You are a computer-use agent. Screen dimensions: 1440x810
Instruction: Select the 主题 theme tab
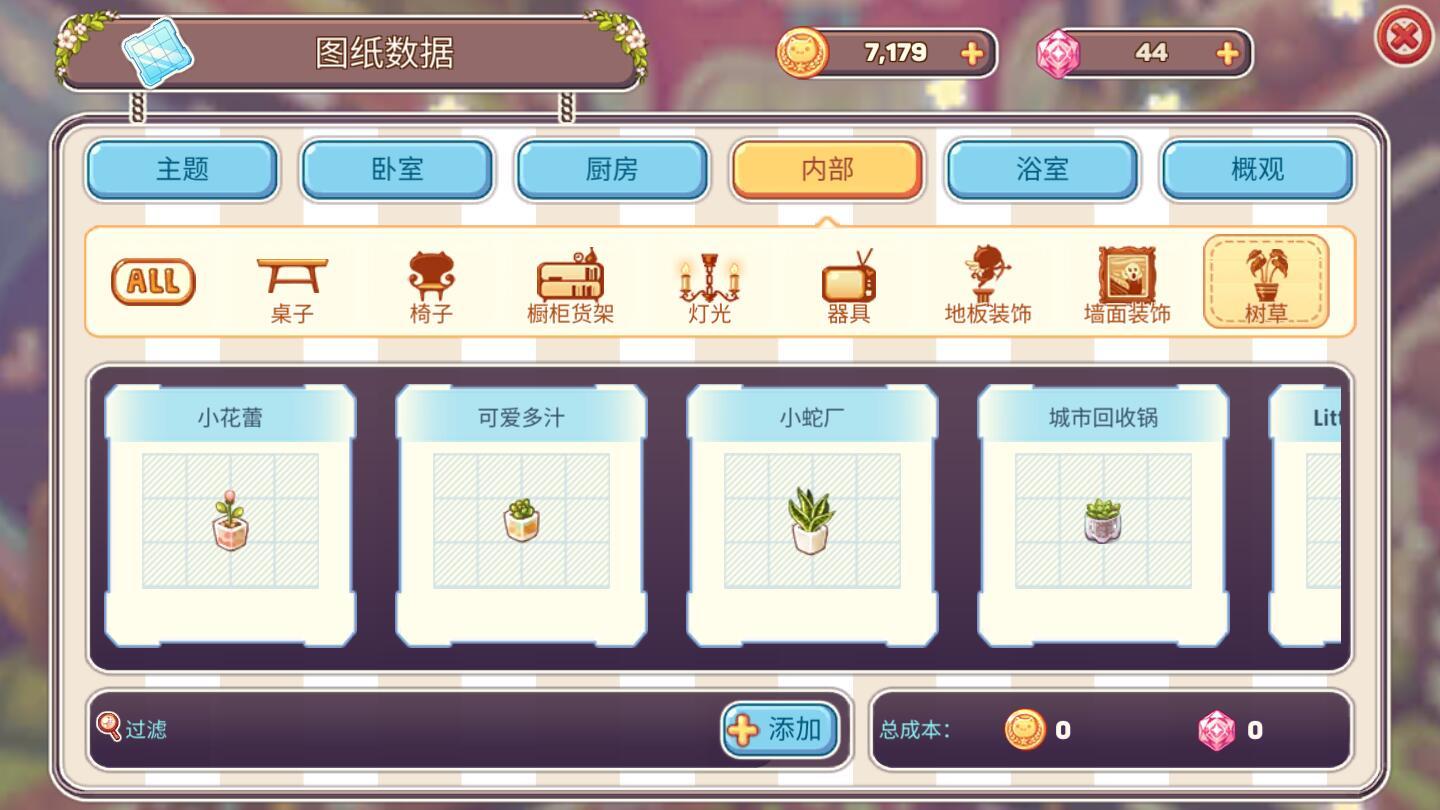click(181, 169)
